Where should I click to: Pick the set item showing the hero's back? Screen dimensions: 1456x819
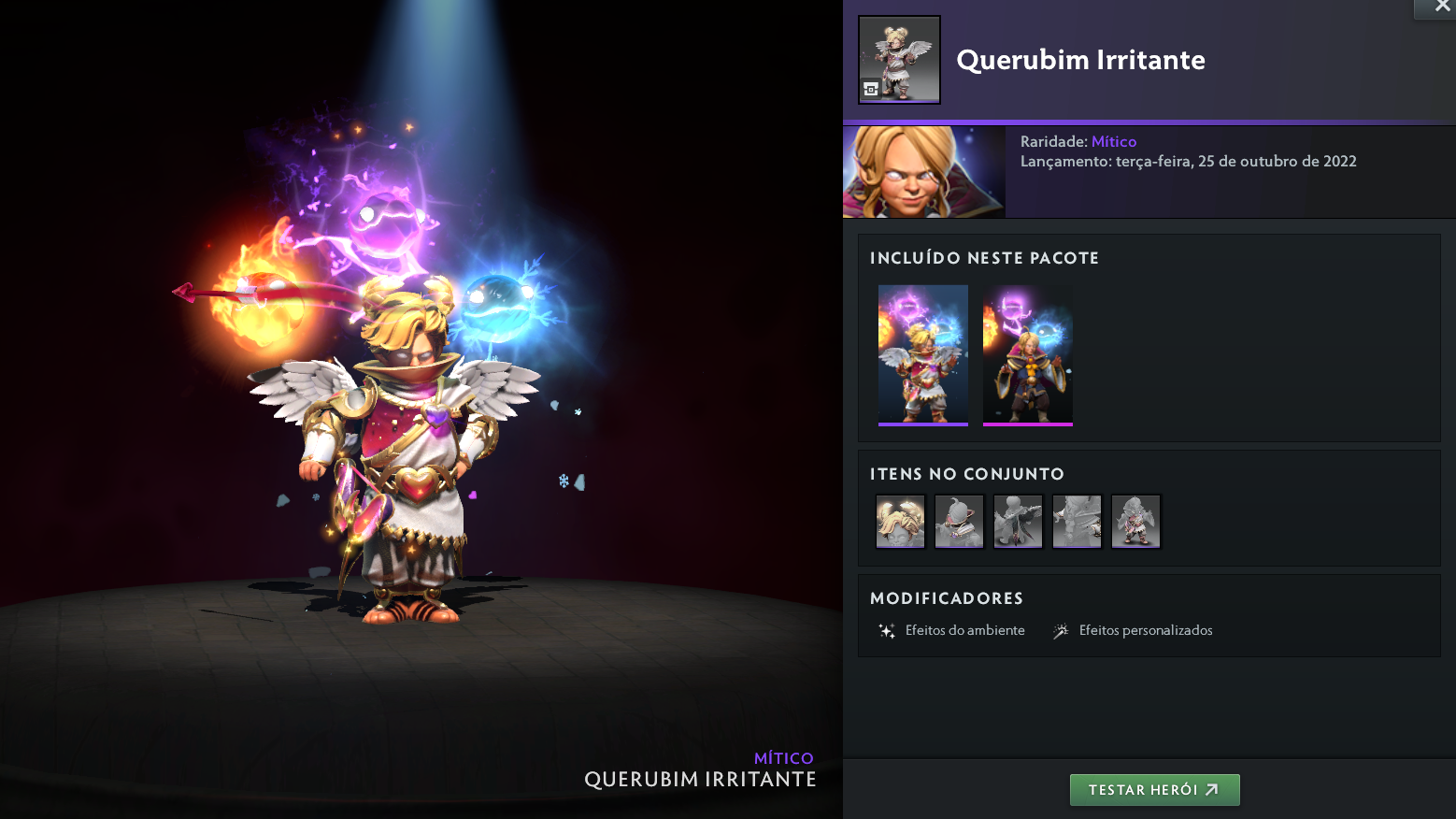[x=1018, y=522]
